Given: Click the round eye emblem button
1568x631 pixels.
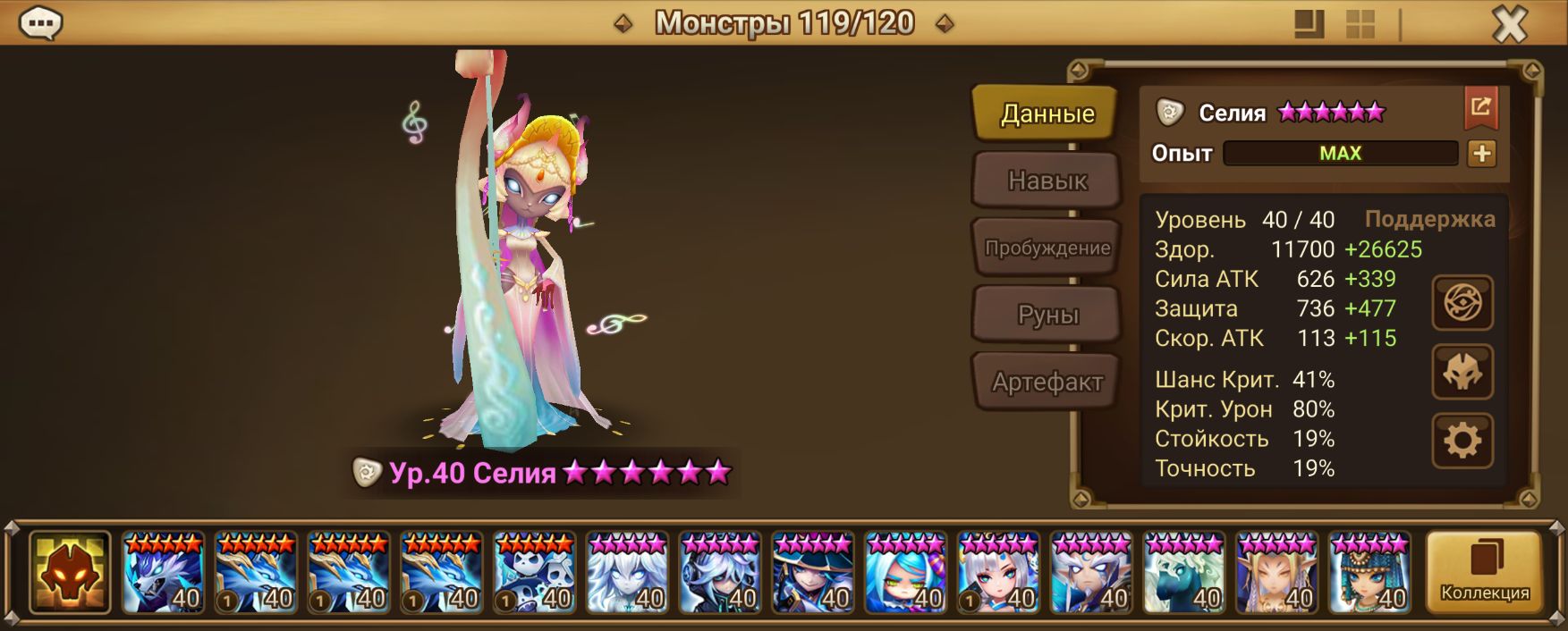Looking at the screenshot, I should click(x=1462, y=303).
